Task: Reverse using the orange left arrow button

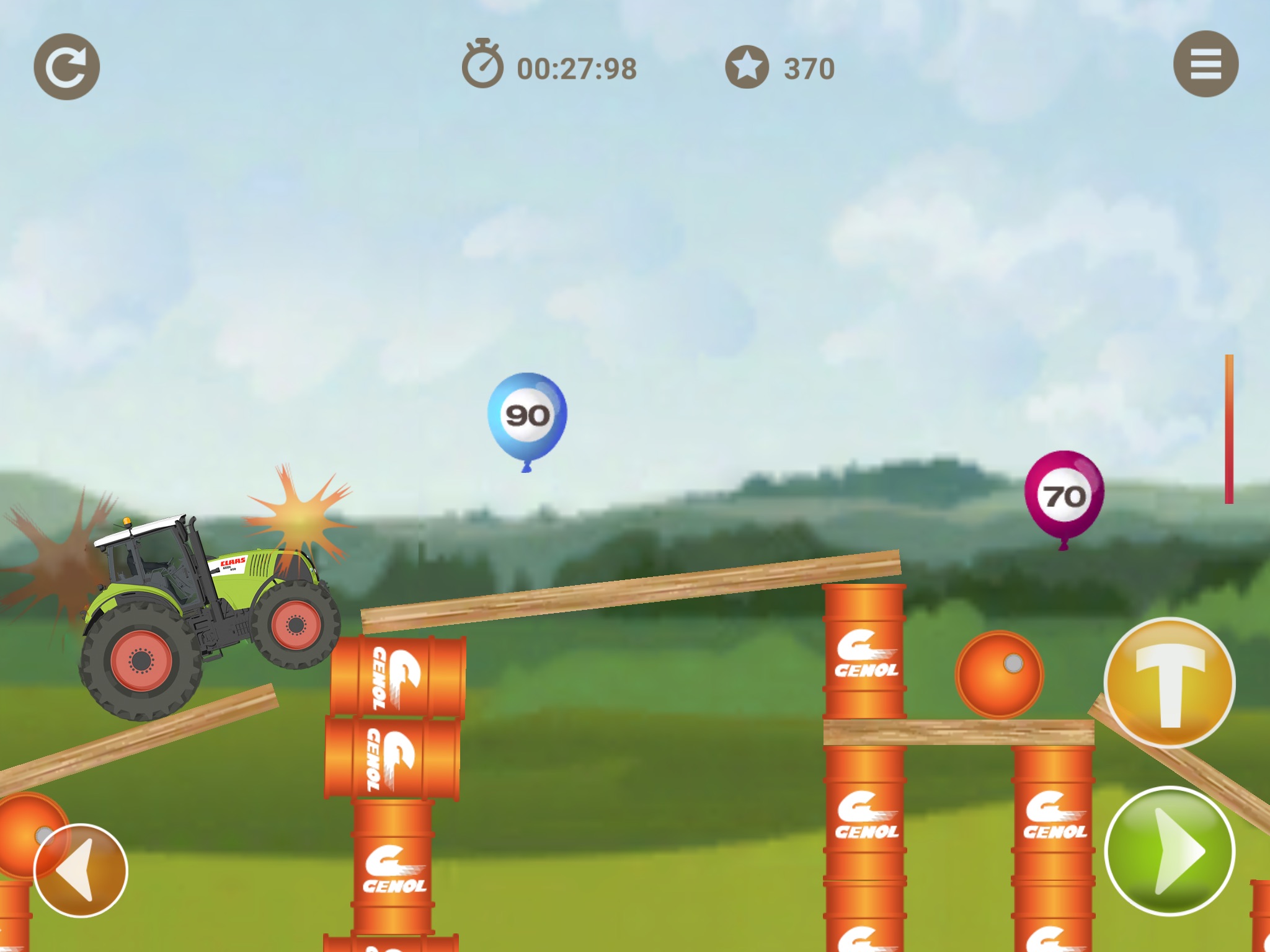Action: (81, 870)
